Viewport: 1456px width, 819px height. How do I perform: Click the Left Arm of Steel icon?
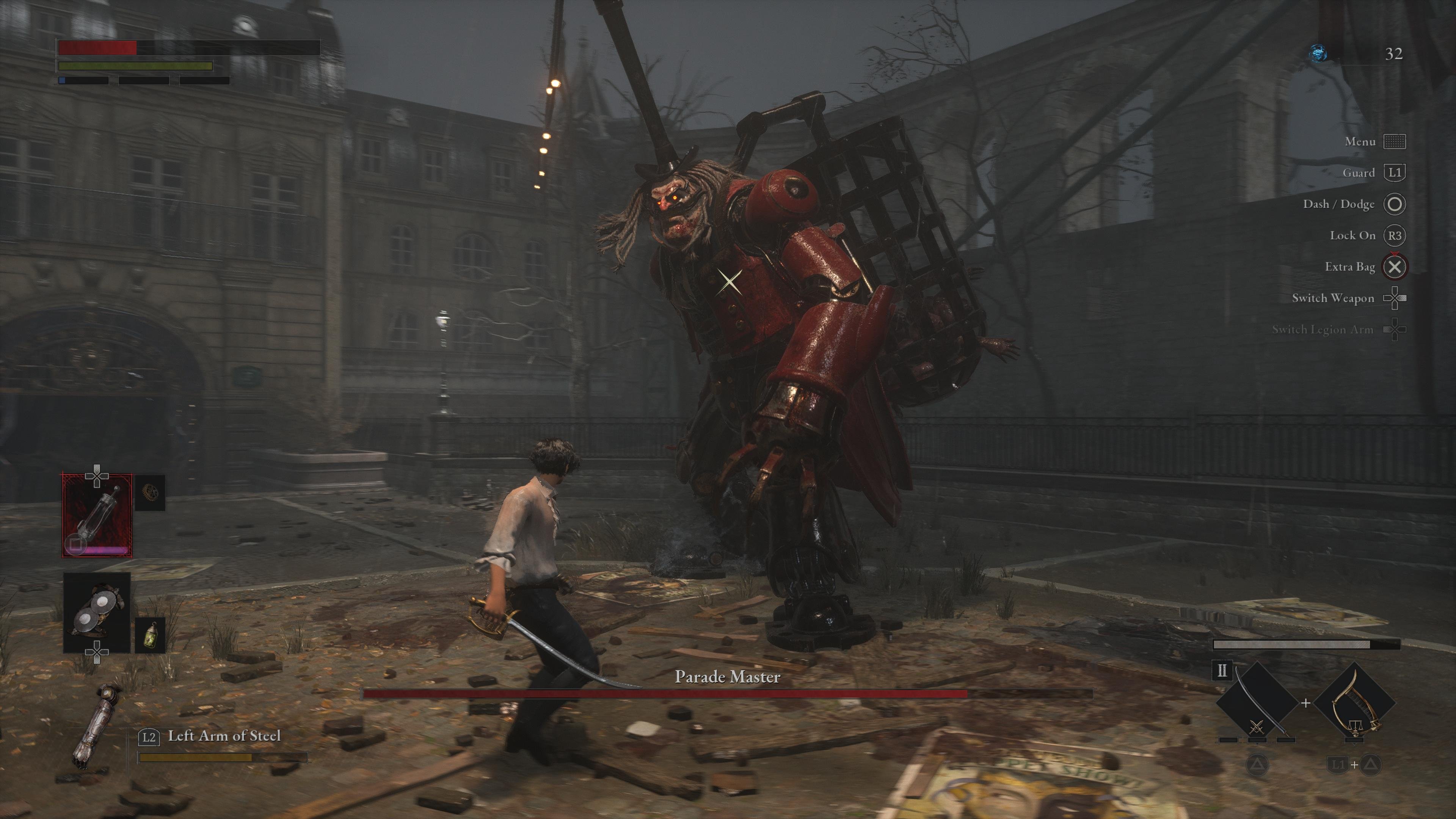point(95,727)
